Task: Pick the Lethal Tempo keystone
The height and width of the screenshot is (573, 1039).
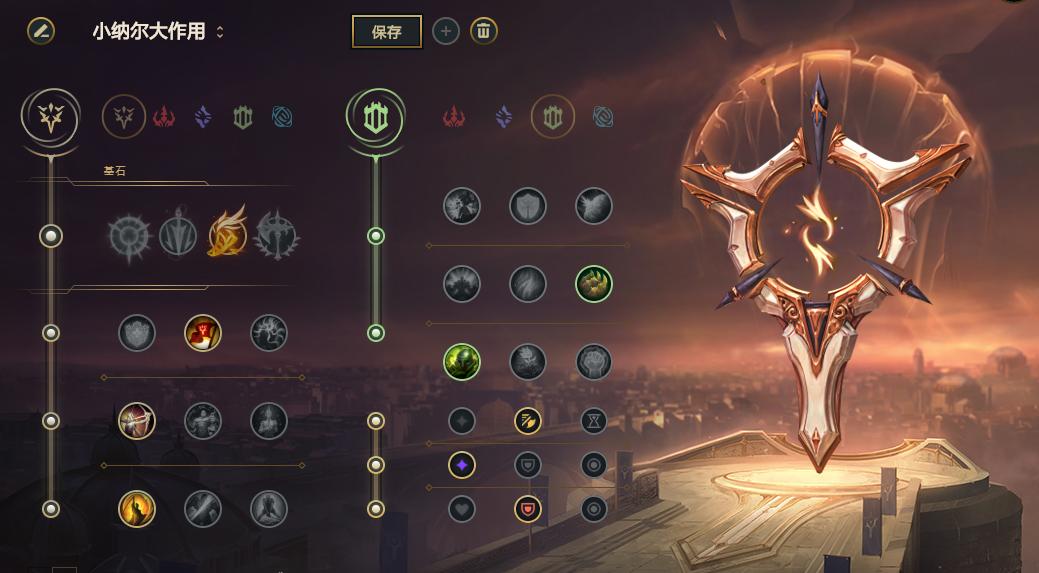Action: (178, 235)
